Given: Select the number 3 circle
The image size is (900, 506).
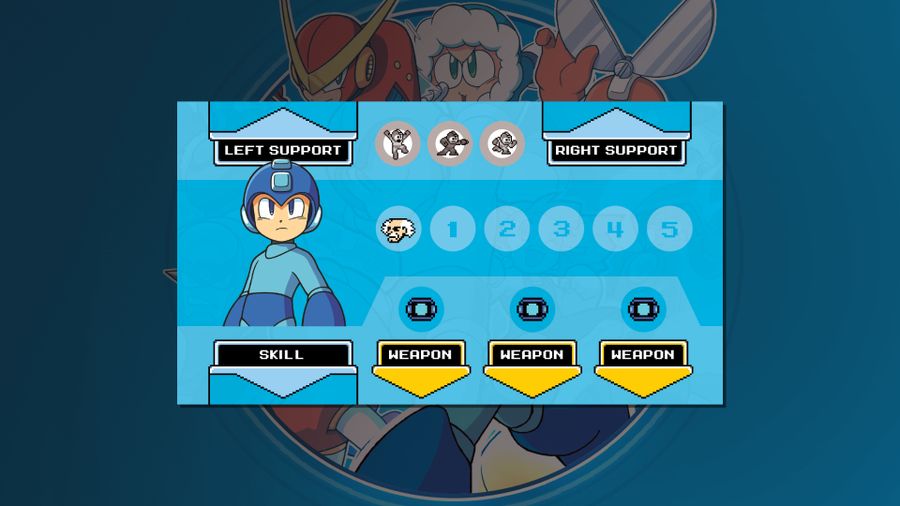Looking at the screenshot, I should click(561, 230).
